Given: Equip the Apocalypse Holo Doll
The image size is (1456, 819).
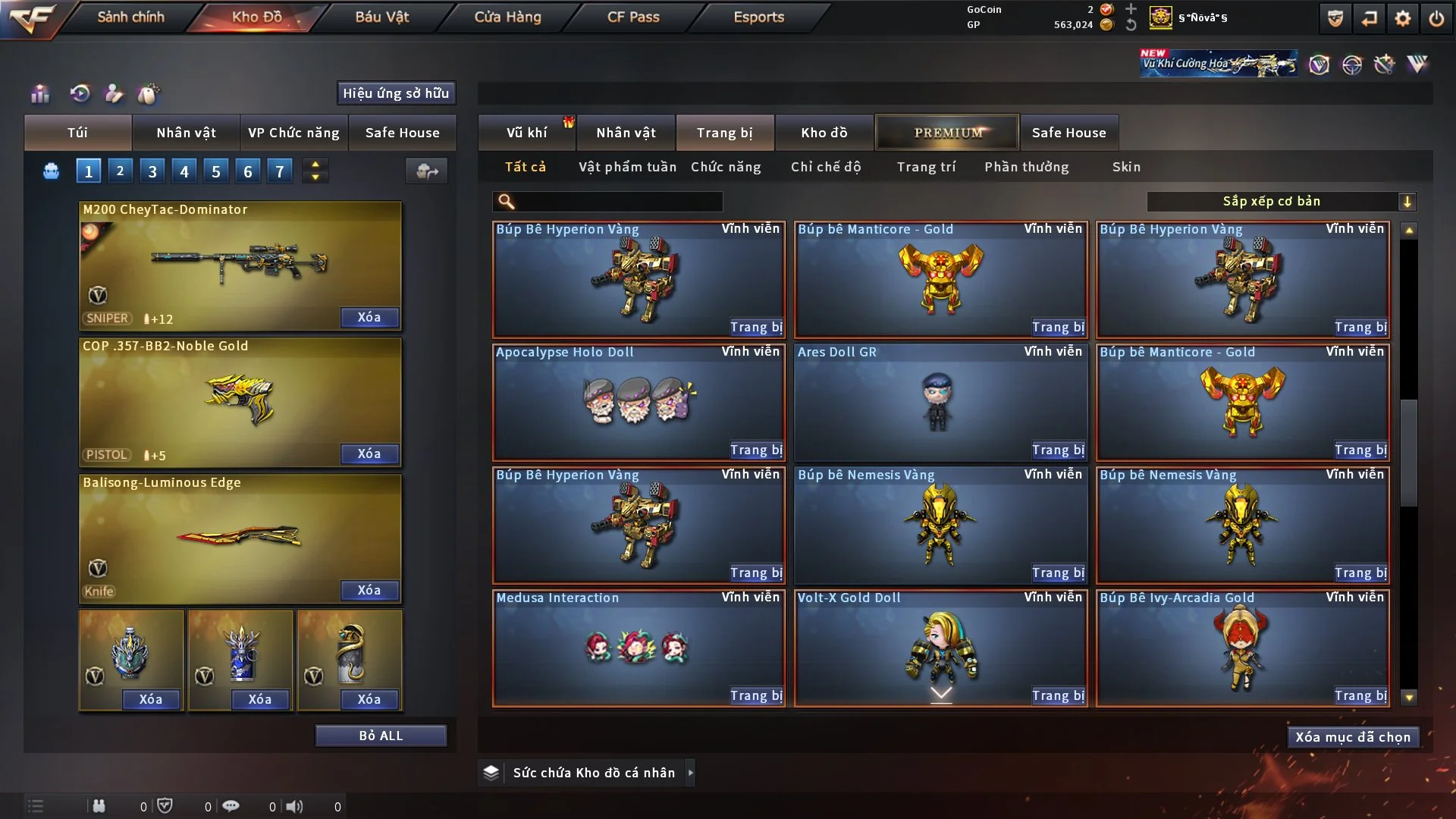Looking at the screenshot, I should (x=756, y=450).
